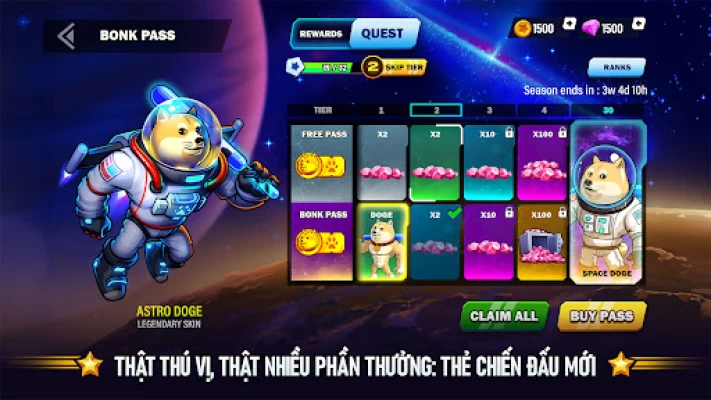Open the Ranks leaderboard
The width and height of the screenshot is (711, 400).
tap(616, 67)
